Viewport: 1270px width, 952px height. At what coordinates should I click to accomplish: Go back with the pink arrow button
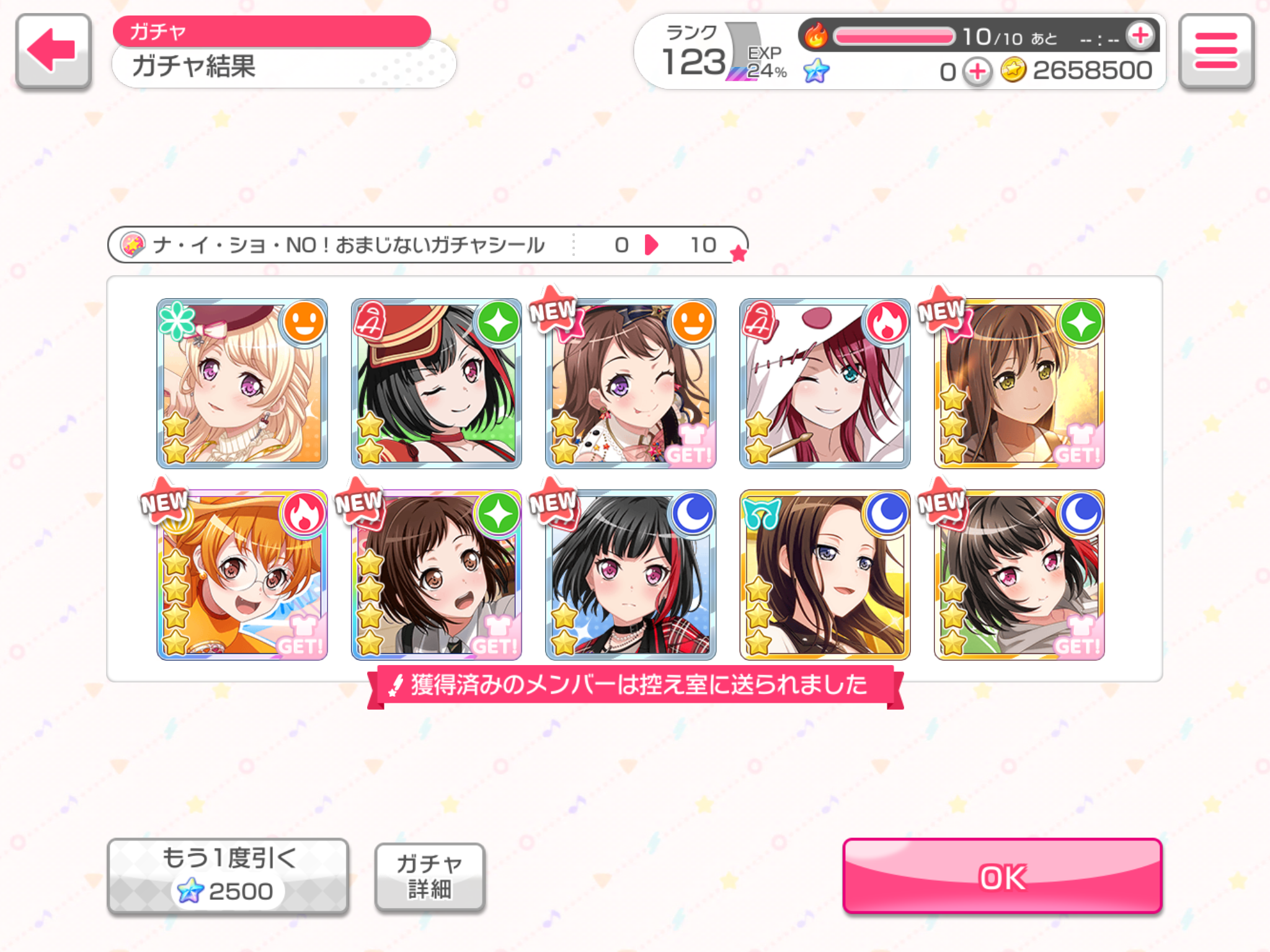tap(53, 51)
